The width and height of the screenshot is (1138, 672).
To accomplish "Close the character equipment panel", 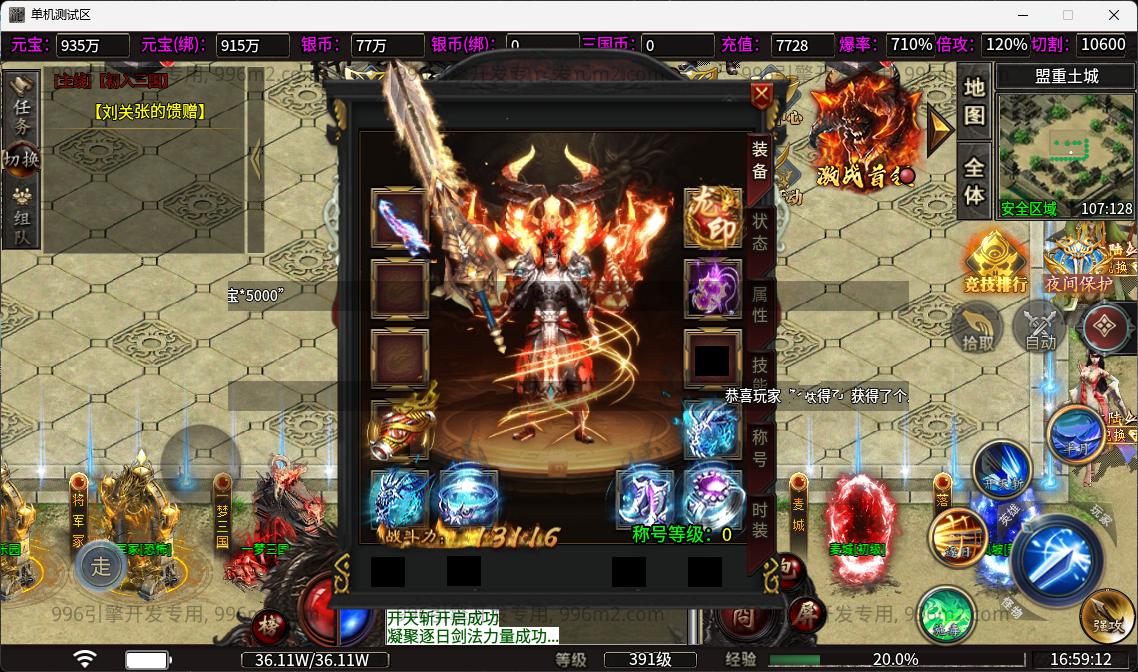I will (x=762, y=96).
